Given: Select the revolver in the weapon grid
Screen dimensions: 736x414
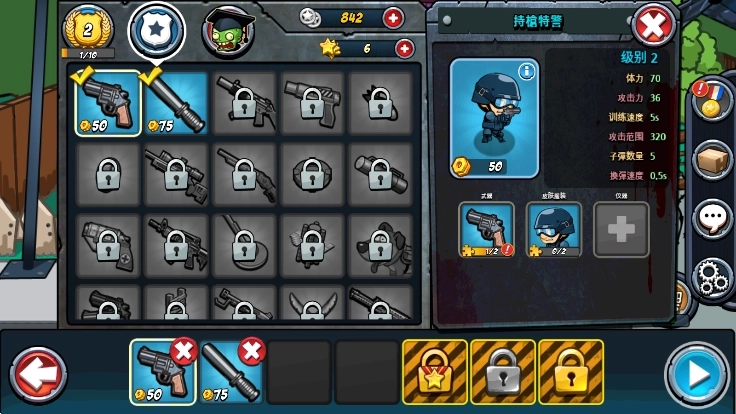Looking at the screenshot, I should pos(107,102).
